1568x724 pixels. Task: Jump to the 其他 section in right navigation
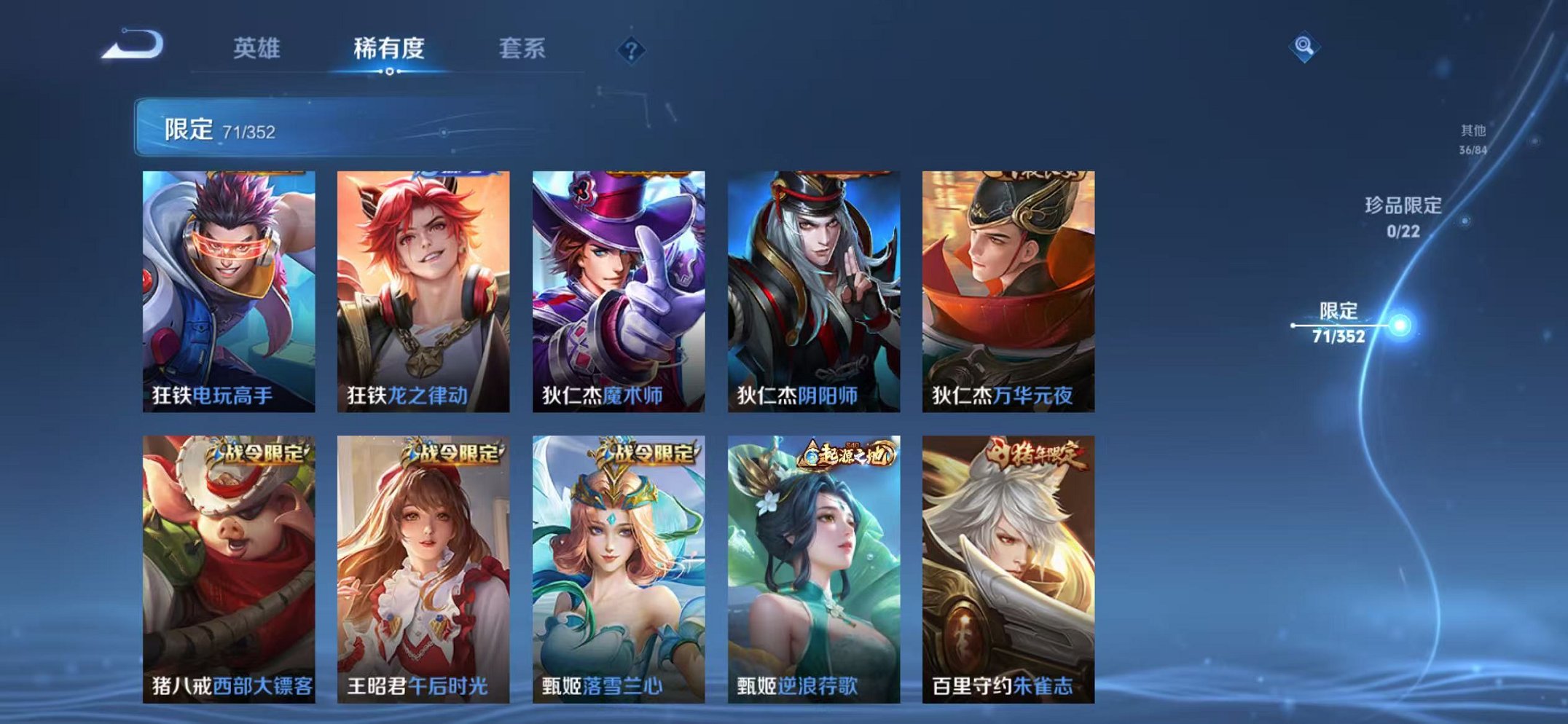(1473, 138)
